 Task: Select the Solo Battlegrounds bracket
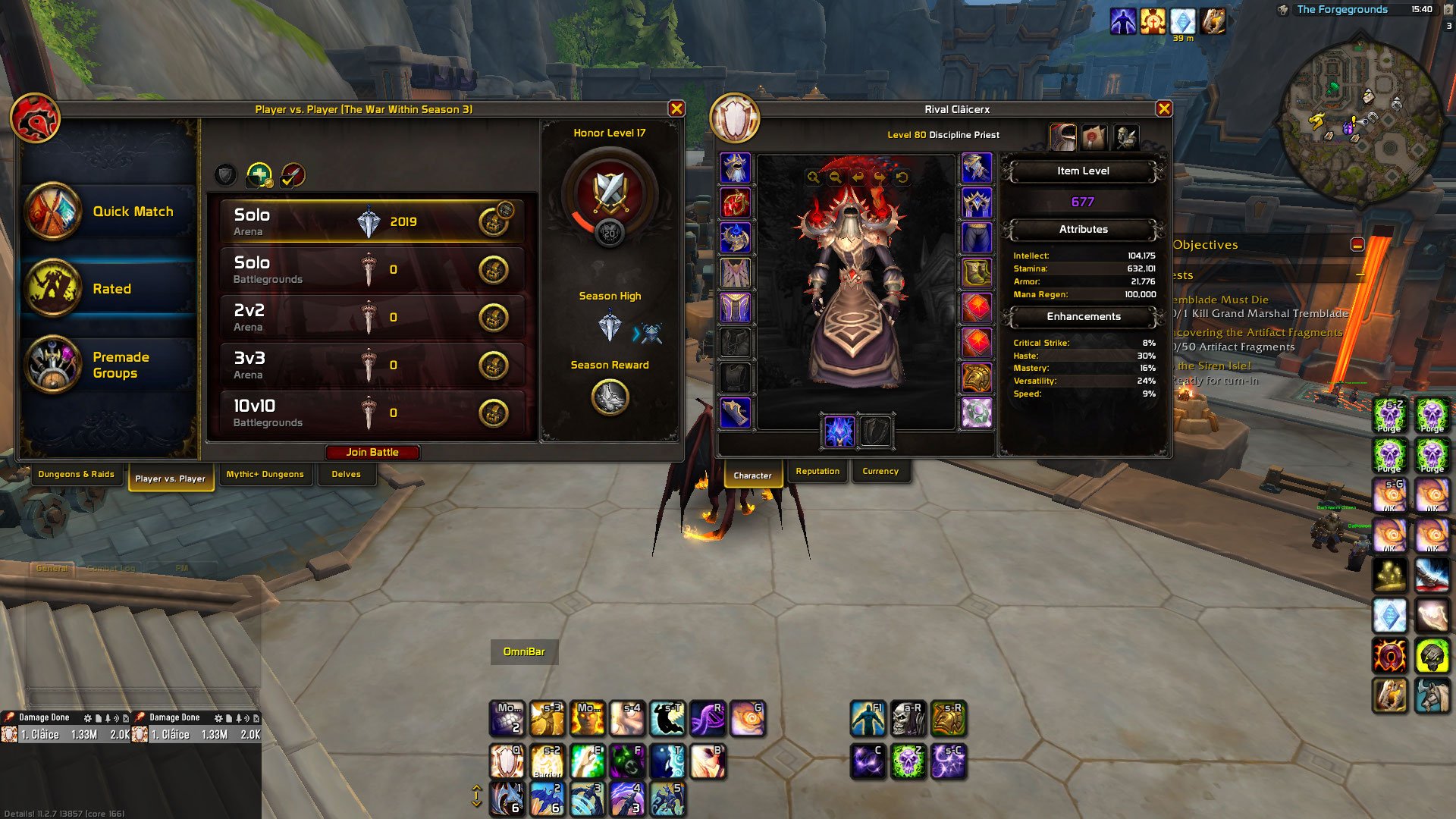click(x=372, y=269)
